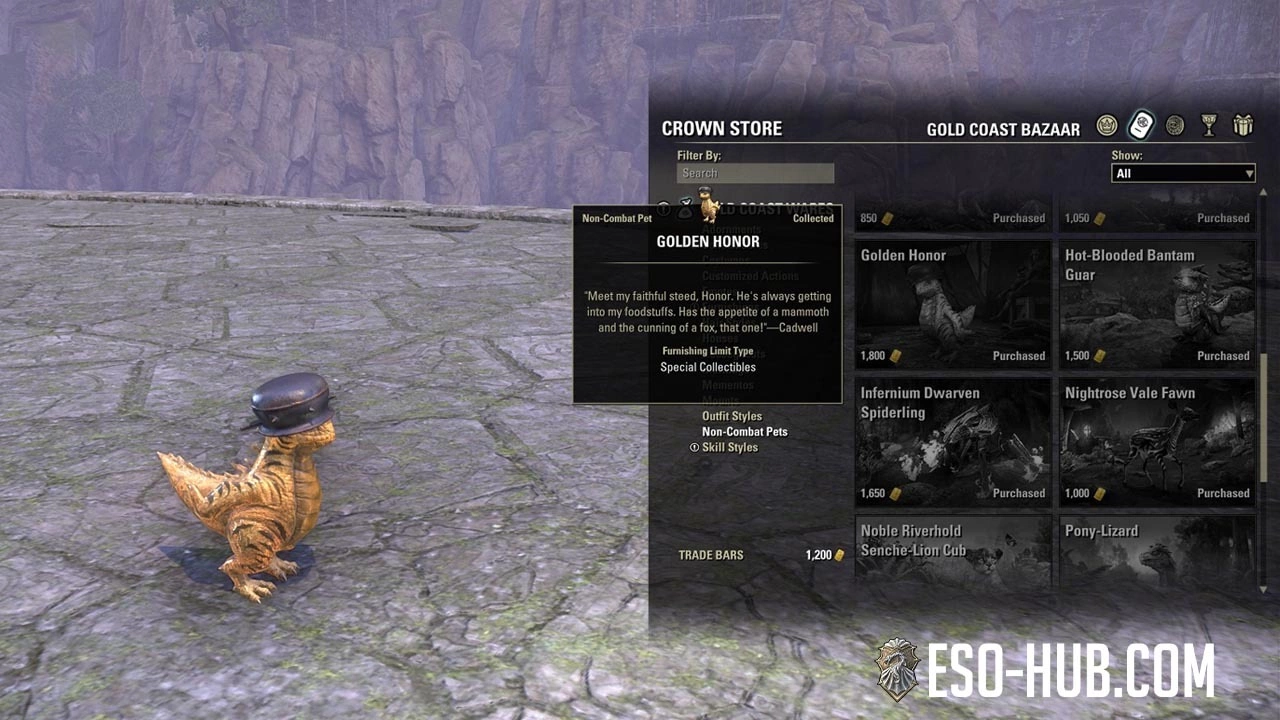This screenshot has height=720, width=1280.
Task: Expand the Skill Styles category
Action: click(729, 448)
